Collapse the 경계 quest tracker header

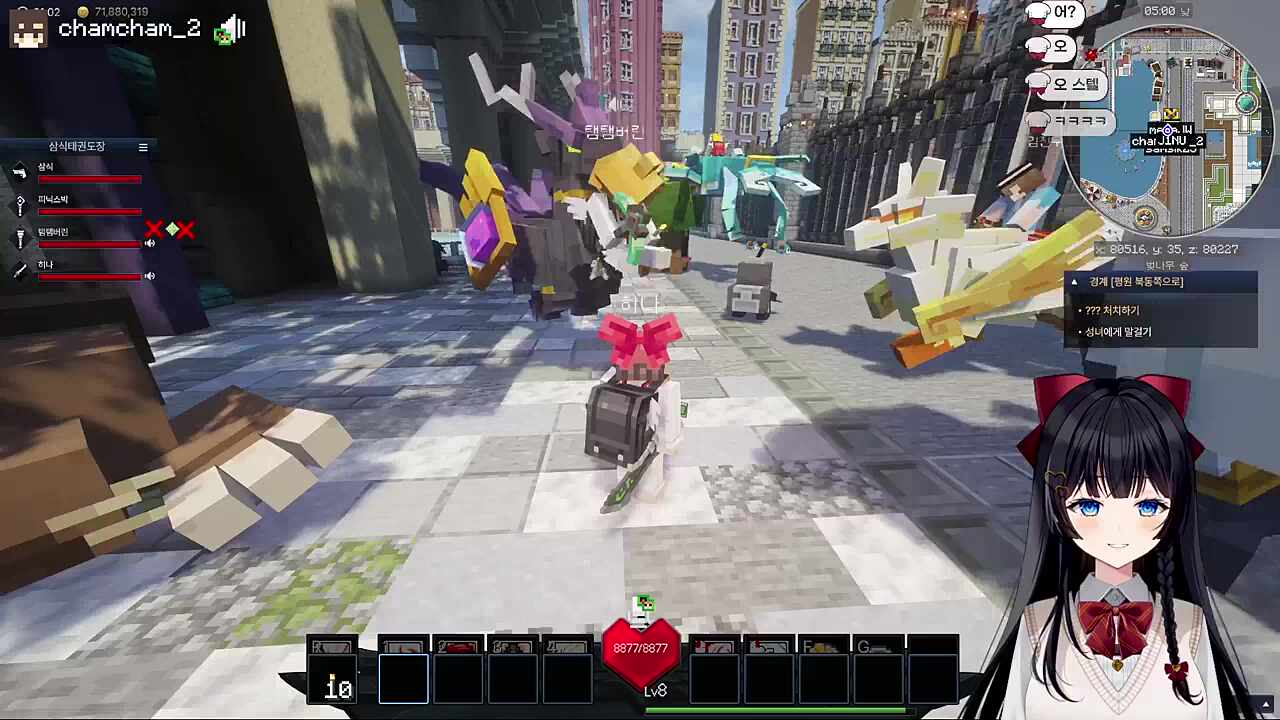[x=1075, y=282]
